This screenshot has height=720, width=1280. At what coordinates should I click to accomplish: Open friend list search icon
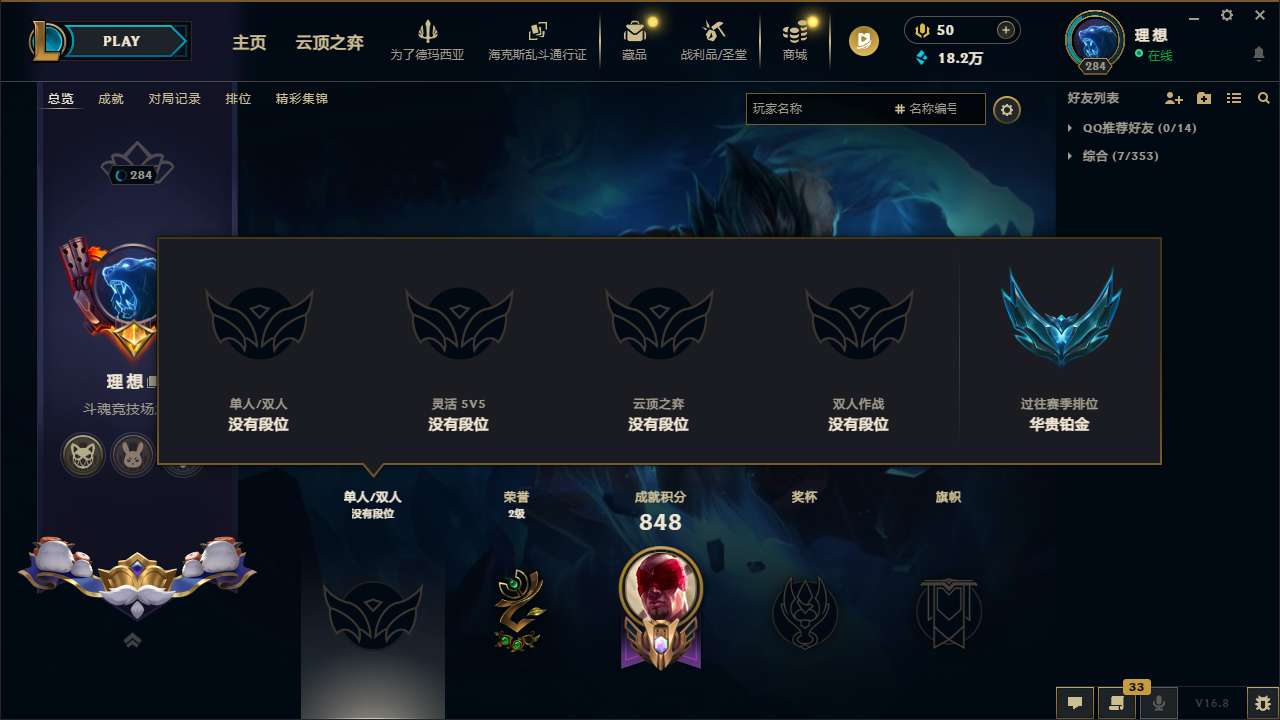tap(1263, 98)
